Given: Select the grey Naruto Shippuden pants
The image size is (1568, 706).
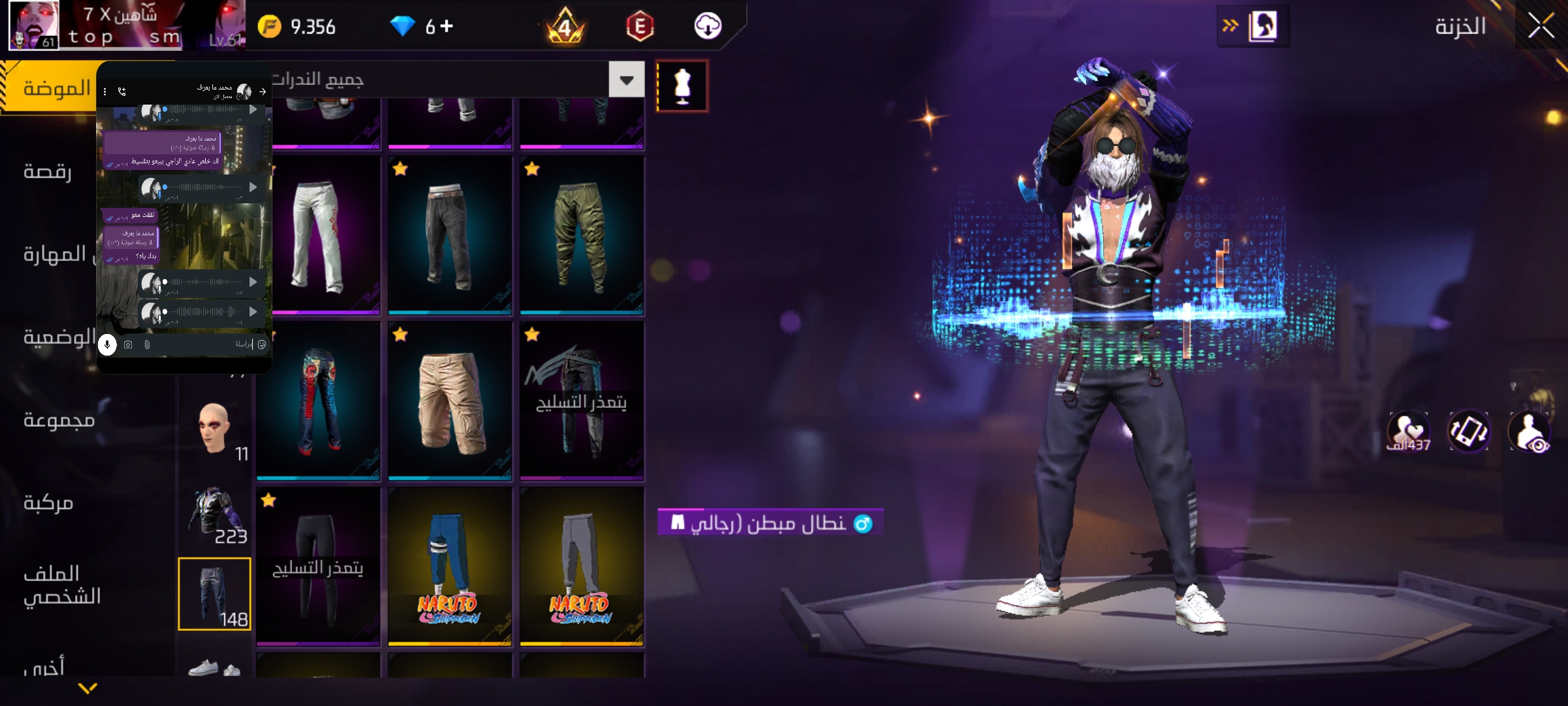Looking at the screenshot, I should pos(581,567).
